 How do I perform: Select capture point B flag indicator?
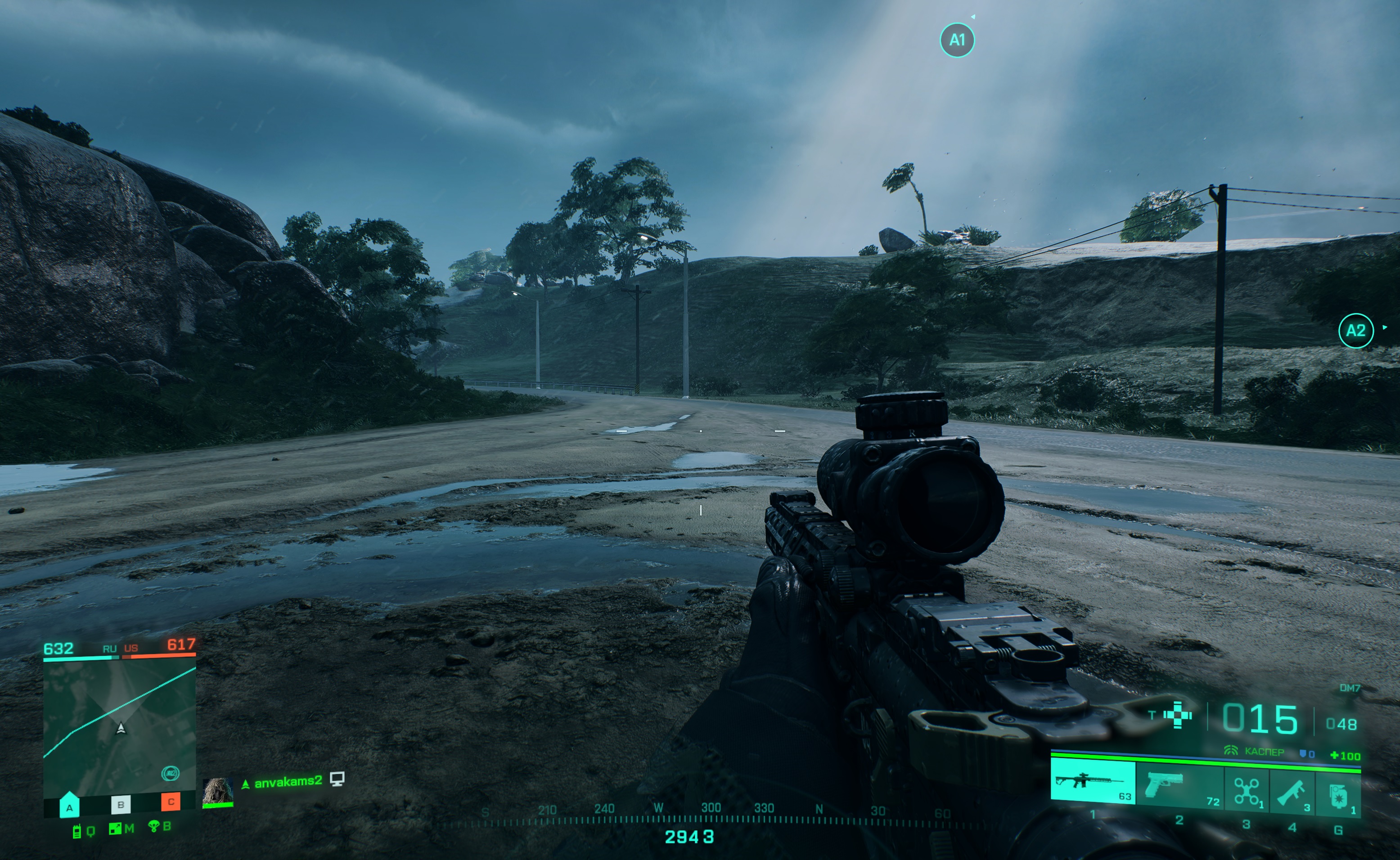click(x=120, y=804)
